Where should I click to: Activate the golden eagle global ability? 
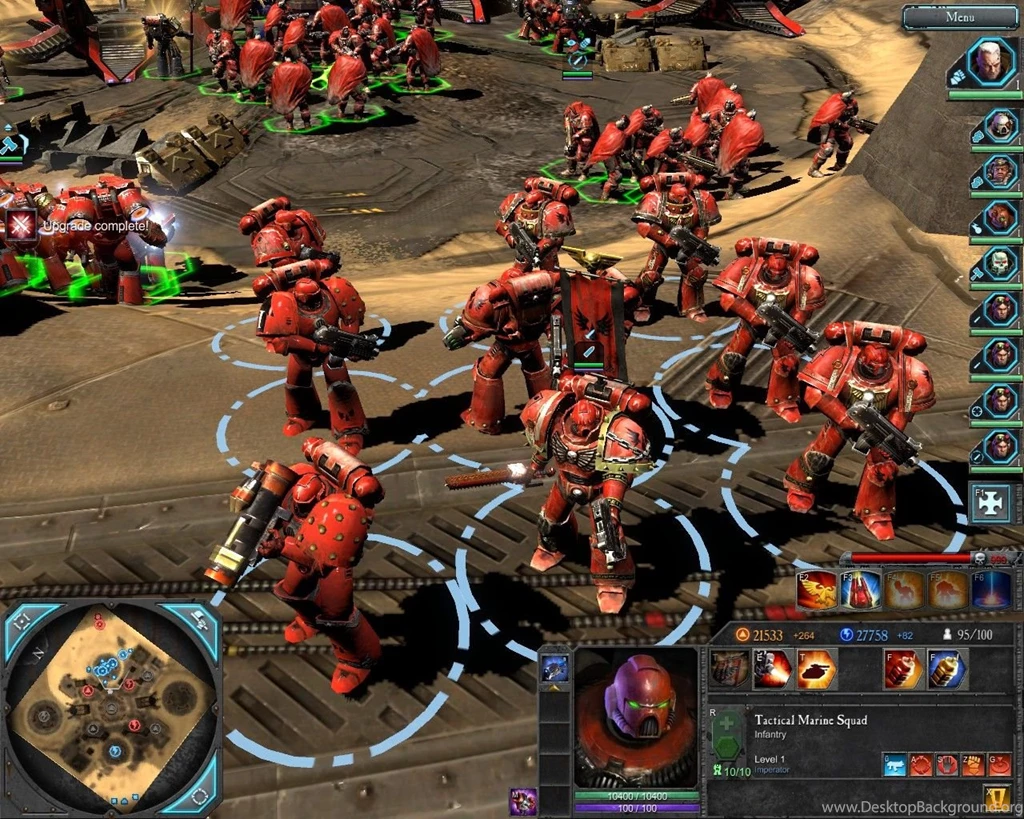(816, 590)
